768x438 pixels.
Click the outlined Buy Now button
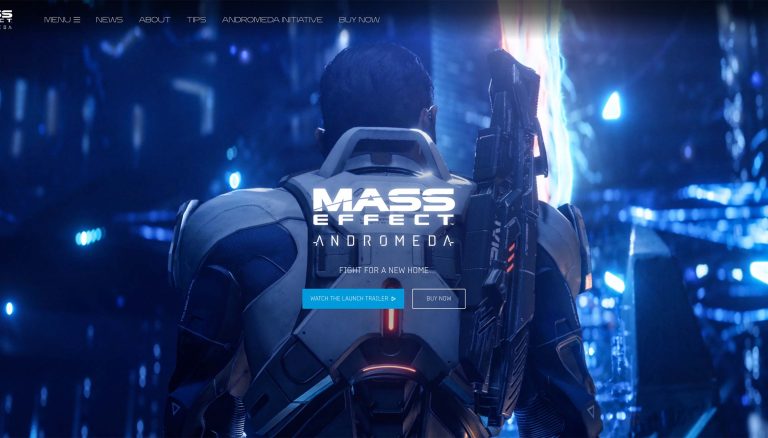coord(438,298)
